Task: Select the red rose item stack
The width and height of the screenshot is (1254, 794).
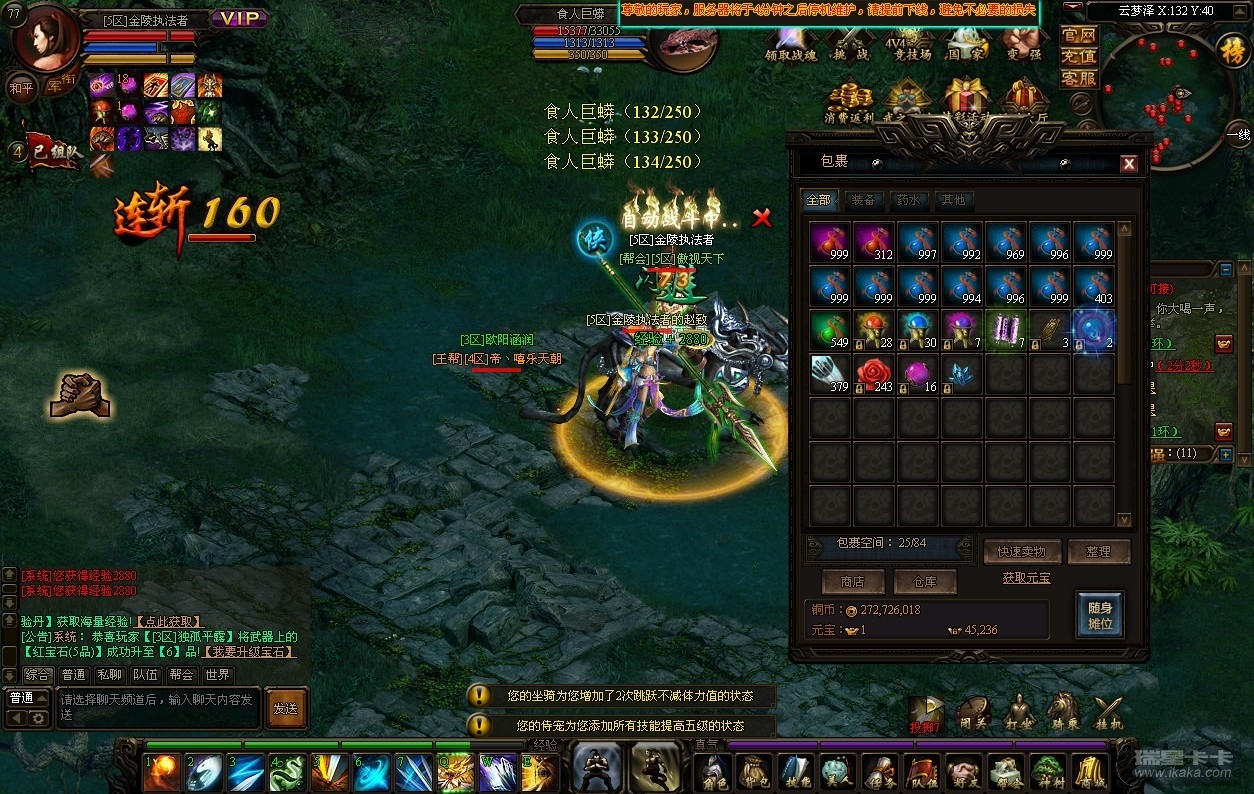Action: 874,374
